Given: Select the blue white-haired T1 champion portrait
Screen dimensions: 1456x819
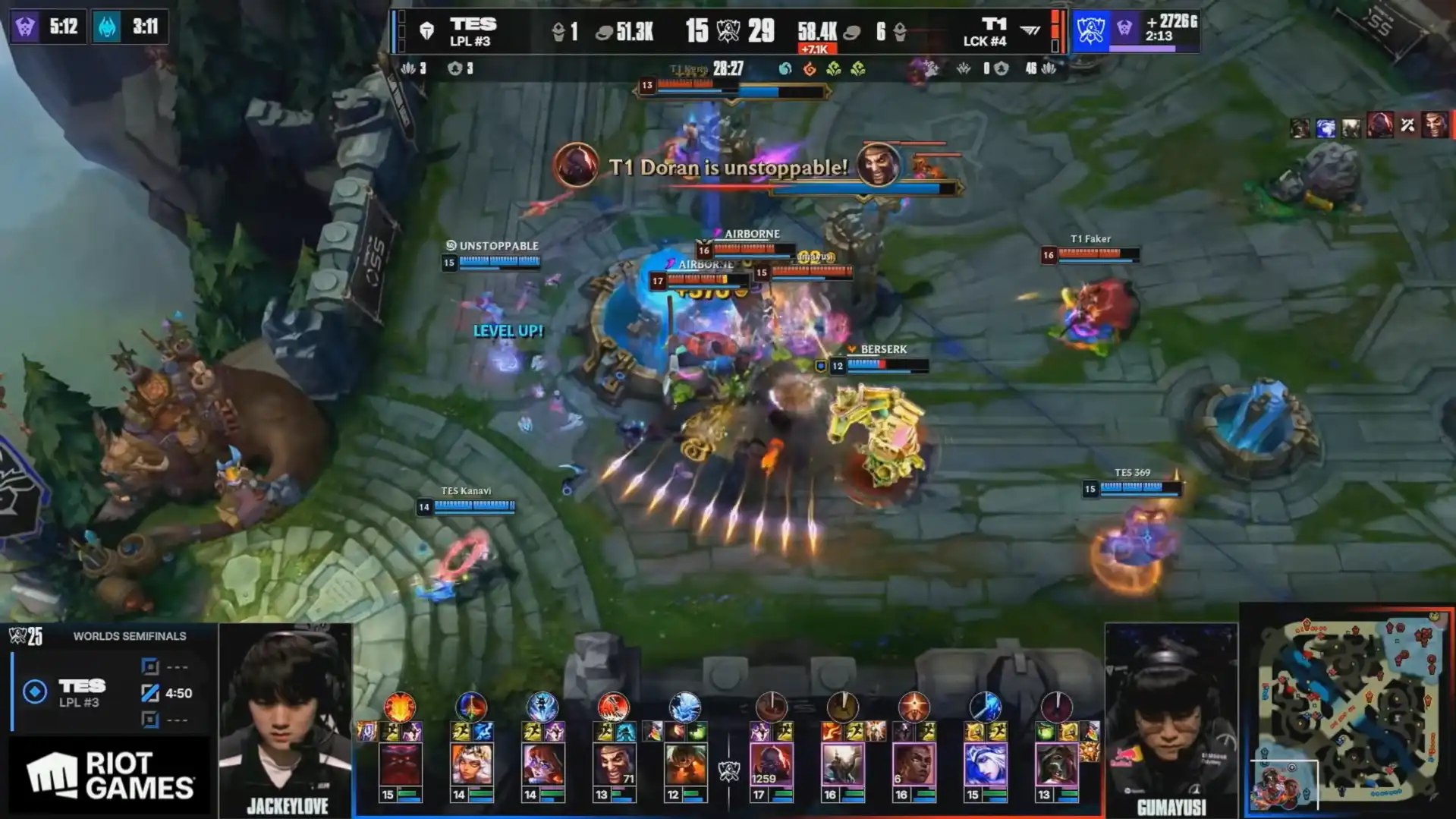Looking at the screenshot, I should point(985,765).
